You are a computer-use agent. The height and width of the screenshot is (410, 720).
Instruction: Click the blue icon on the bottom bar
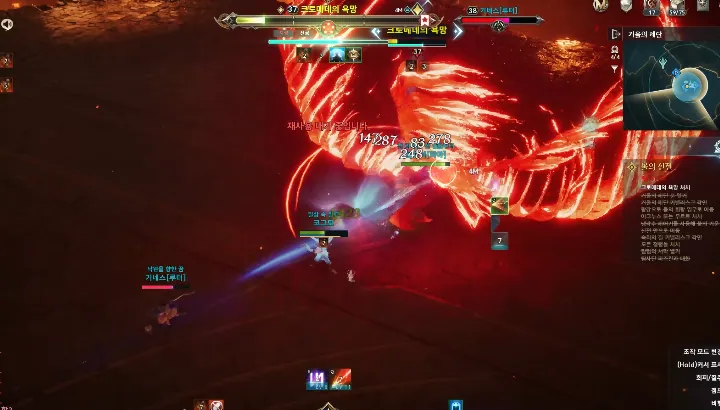click(x=456, y=405)
